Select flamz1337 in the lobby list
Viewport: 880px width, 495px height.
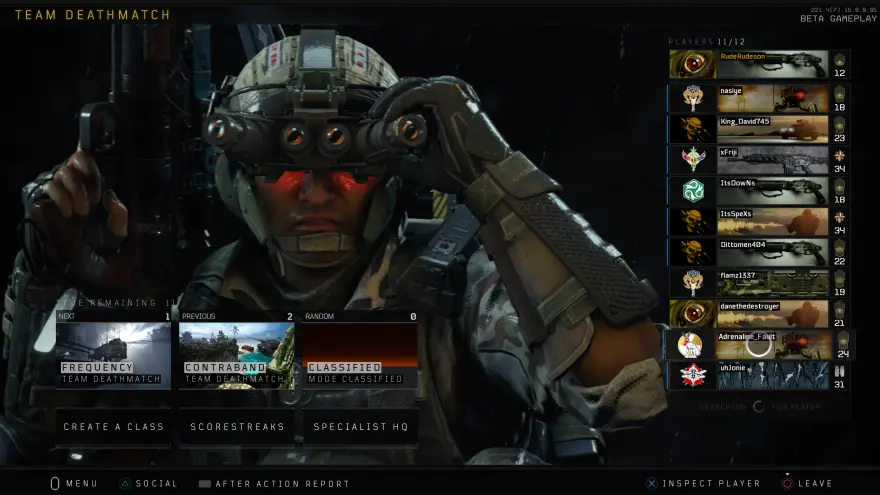coord(760,284)
